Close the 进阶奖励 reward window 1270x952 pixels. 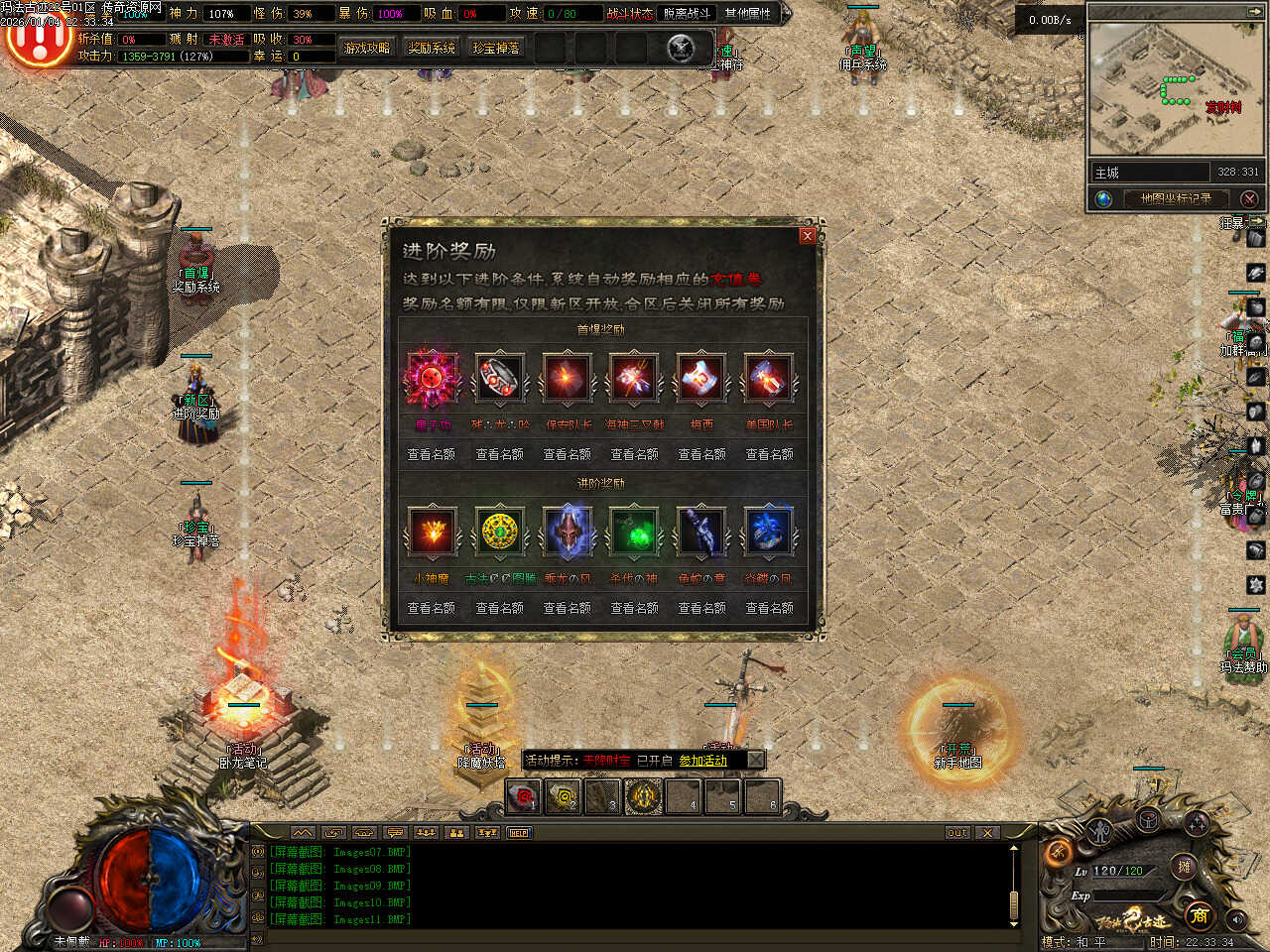[807, 236]
